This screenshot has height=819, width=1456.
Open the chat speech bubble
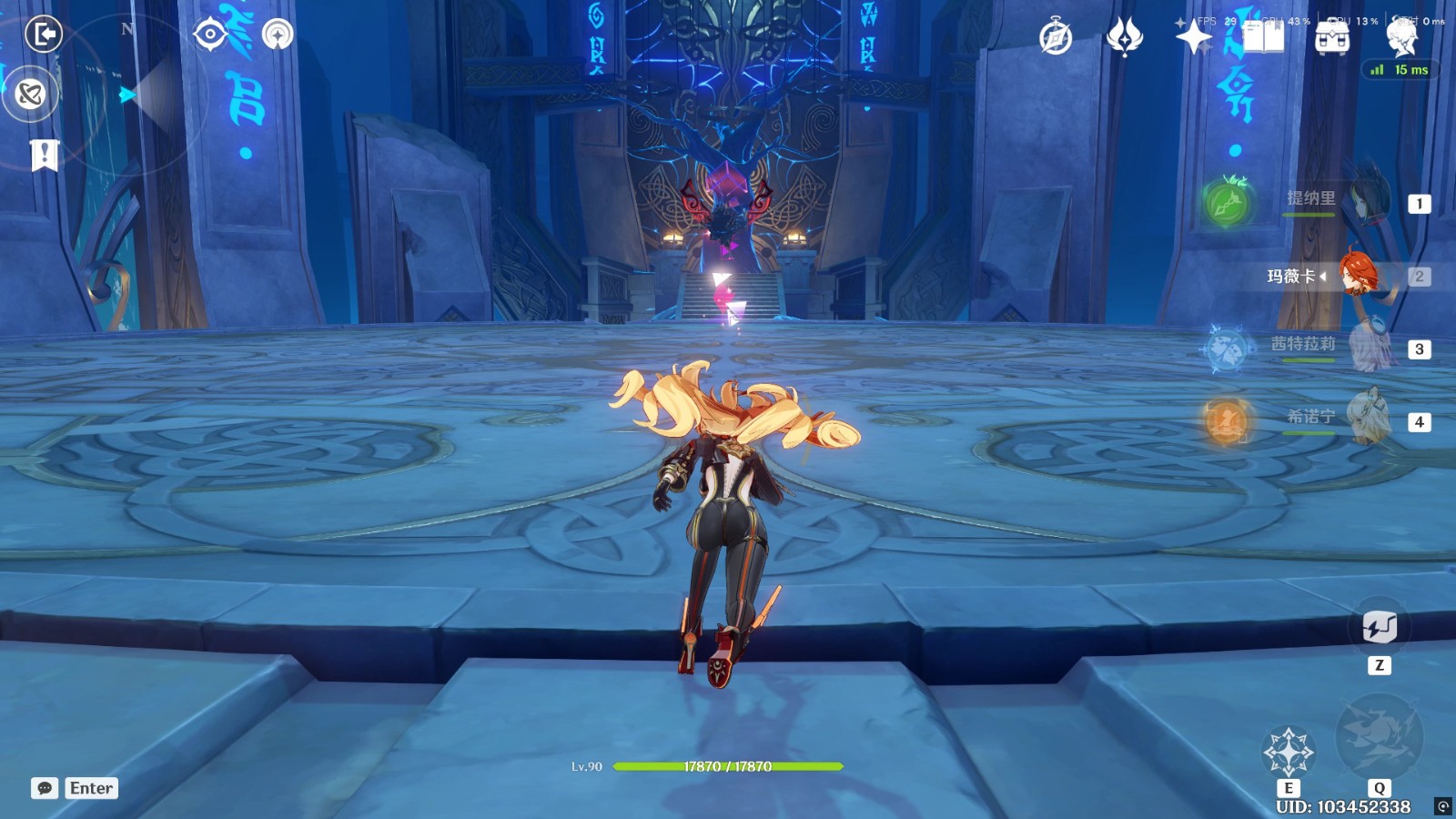[45, 788]
